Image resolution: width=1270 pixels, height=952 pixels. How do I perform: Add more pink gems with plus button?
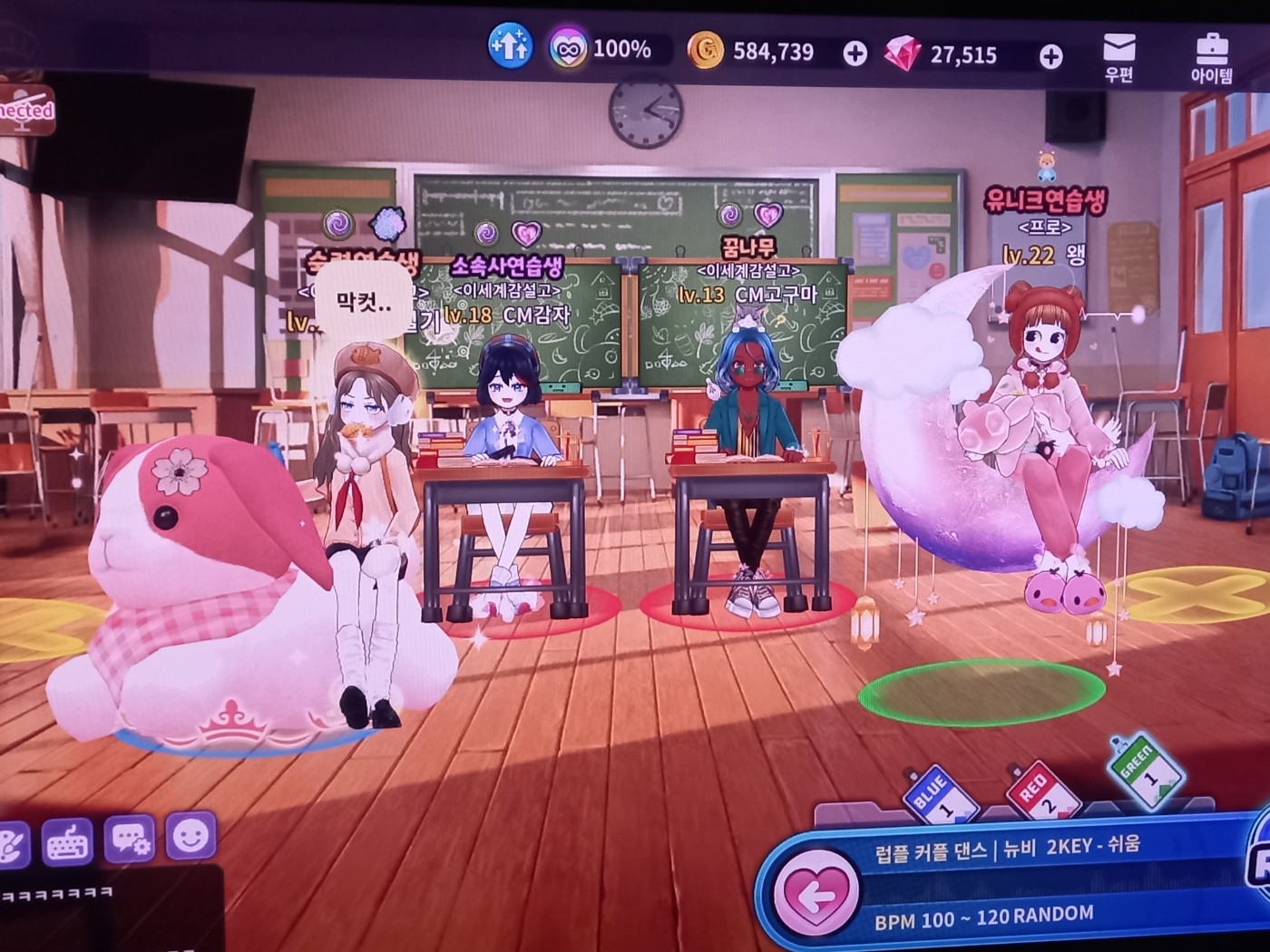tap(1050, 57)
